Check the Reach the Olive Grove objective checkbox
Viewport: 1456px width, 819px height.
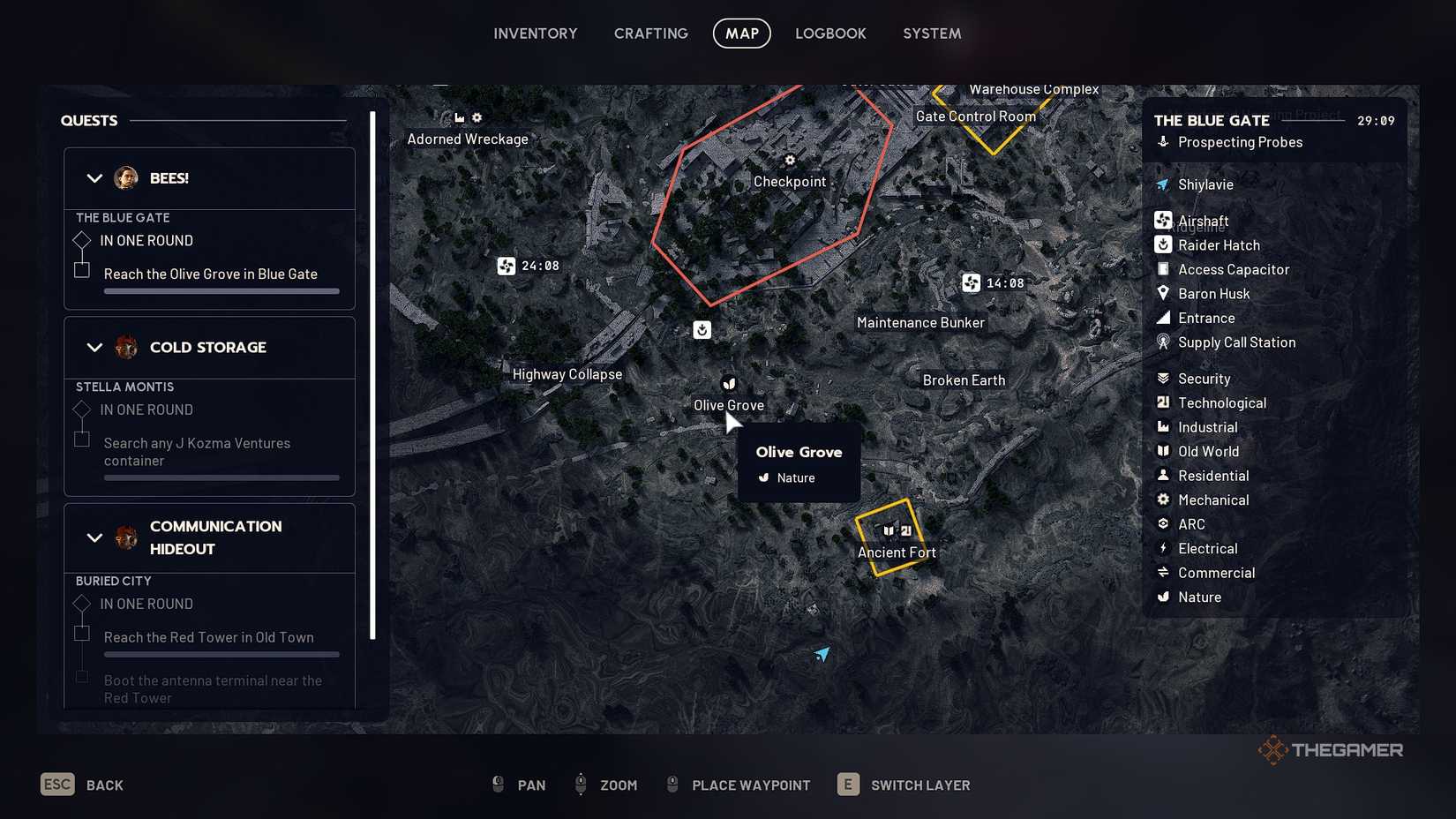tap(82, 272)
